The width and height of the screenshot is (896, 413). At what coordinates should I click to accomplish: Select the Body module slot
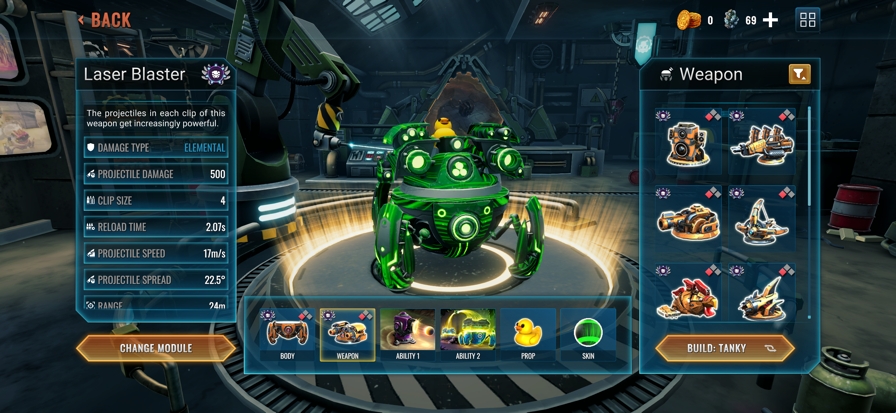[287, 335]
